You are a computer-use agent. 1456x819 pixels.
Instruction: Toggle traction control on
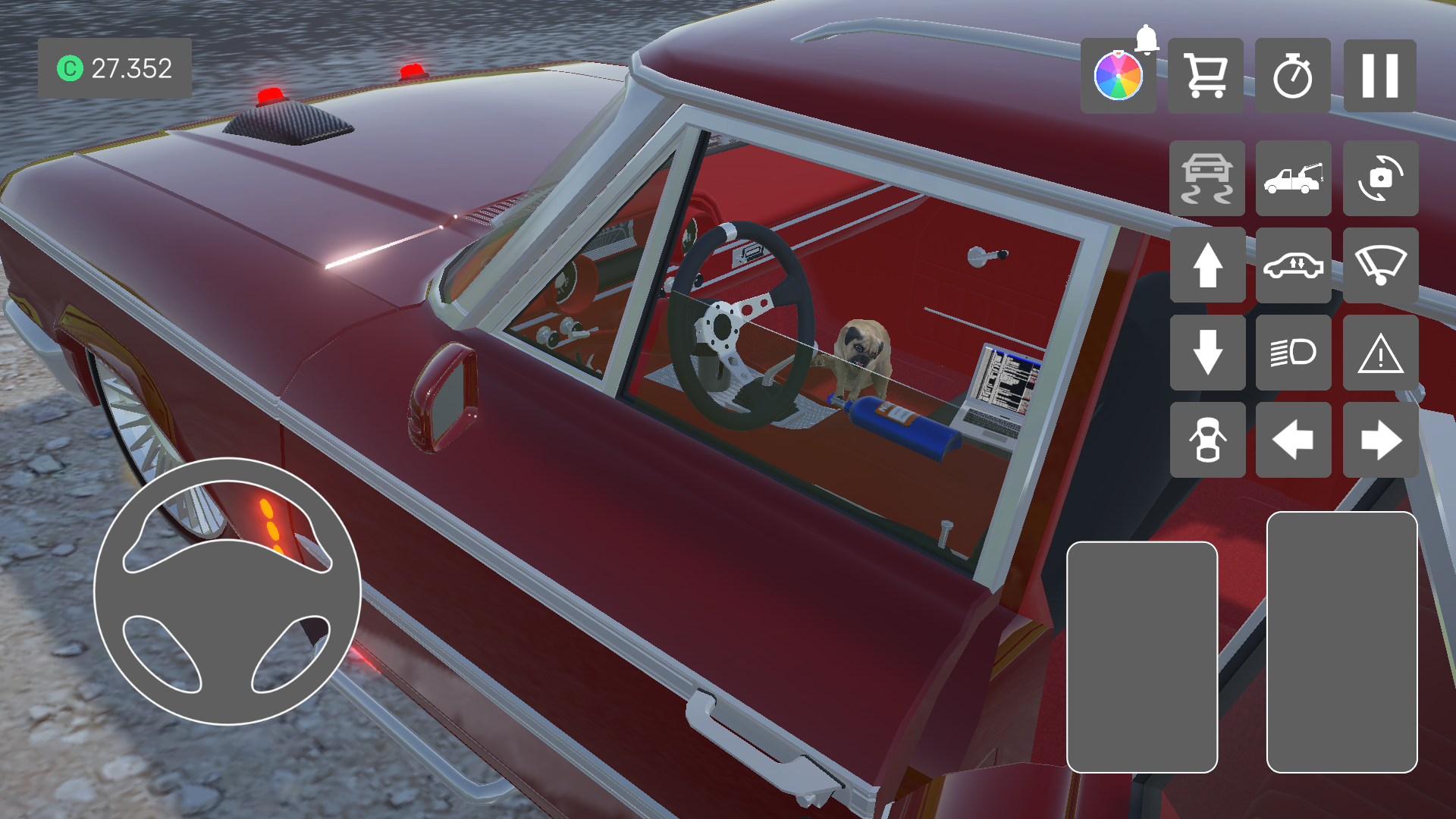pyautogui.click(x=1207, y=178)
